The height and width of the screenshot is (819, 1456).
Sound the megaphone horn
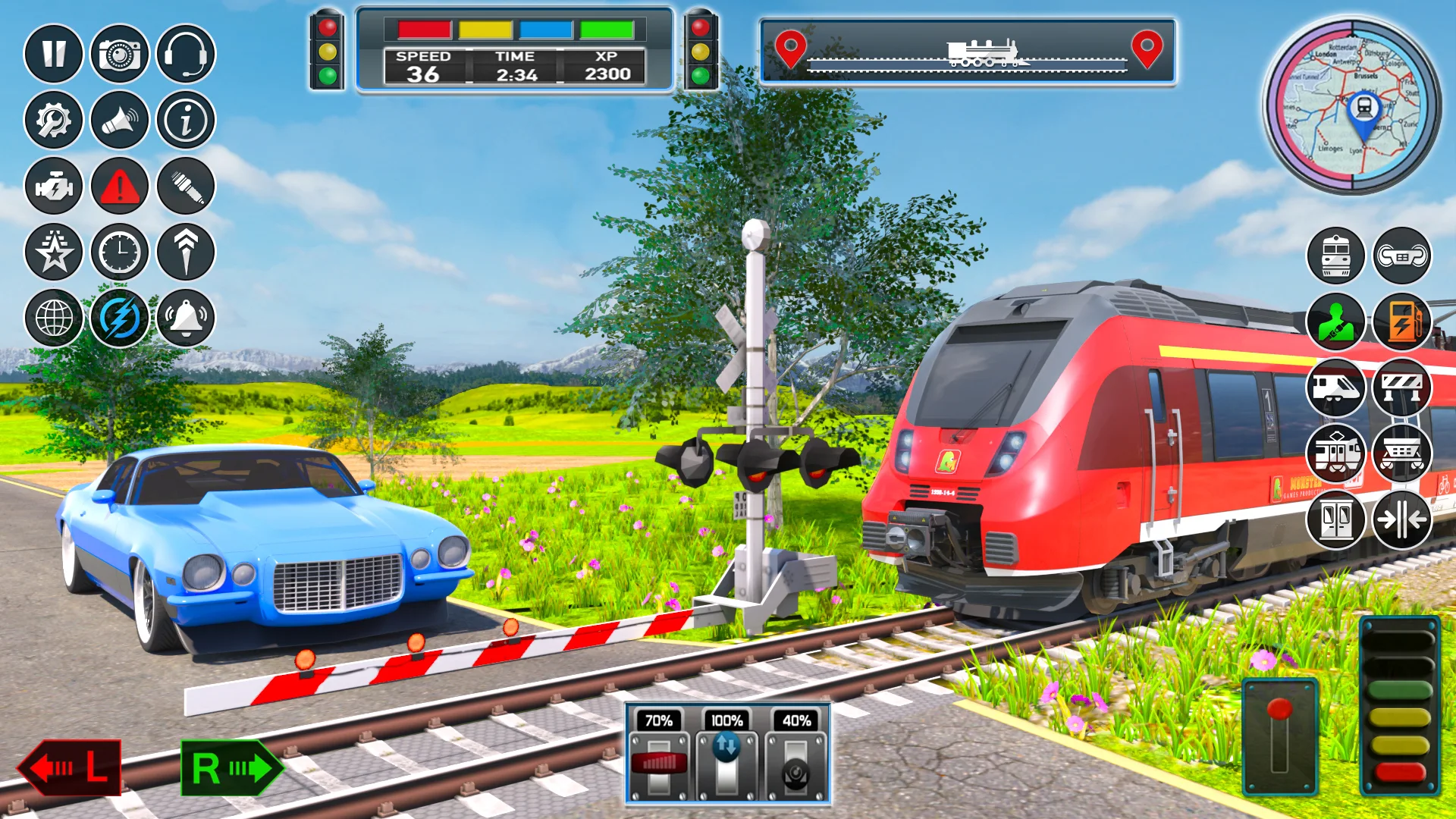pyautogui.click(x=120, y=120)
